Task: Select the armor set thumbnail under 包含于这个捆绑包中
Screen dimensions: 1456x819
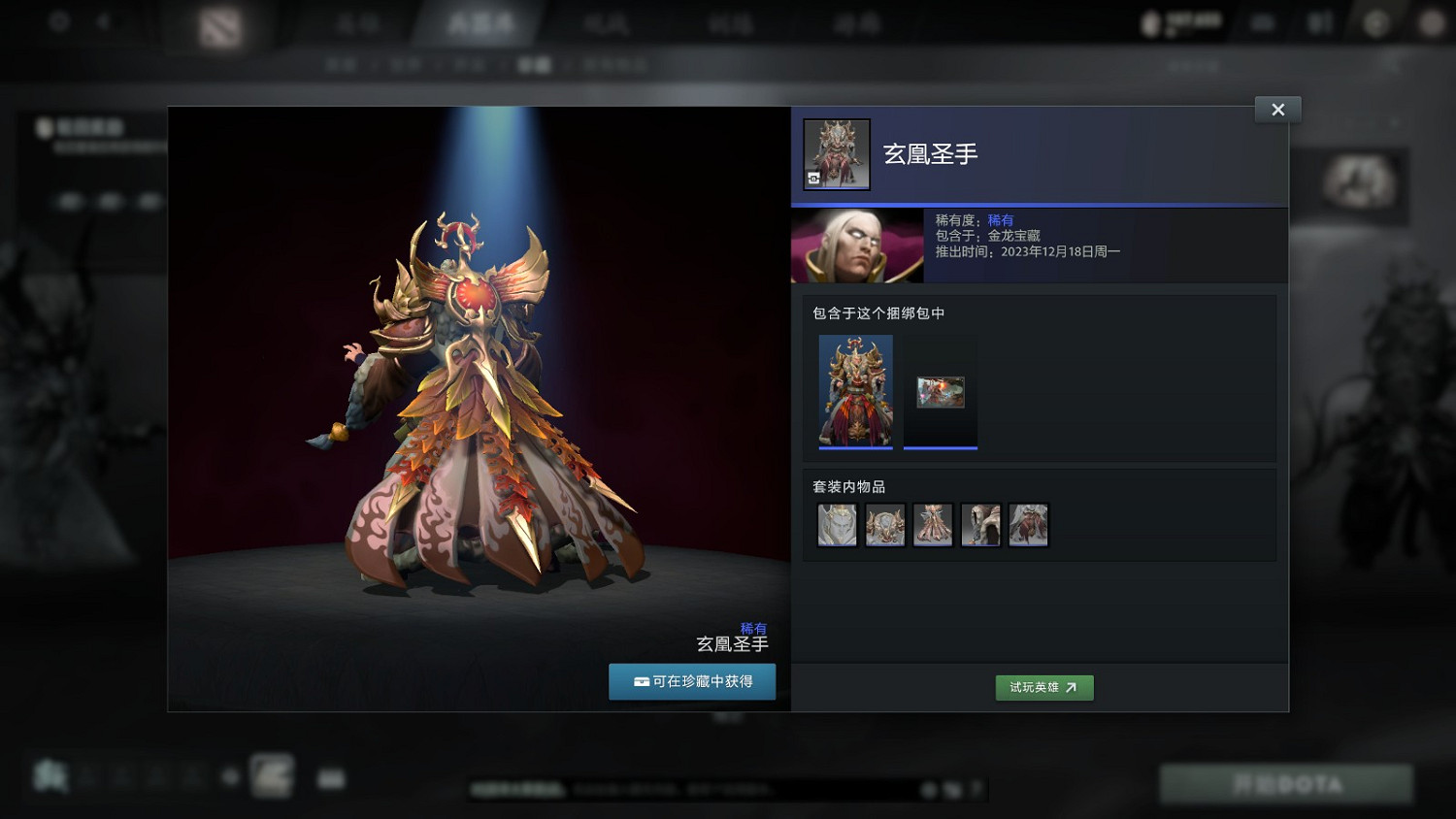Action: [855, 392]
